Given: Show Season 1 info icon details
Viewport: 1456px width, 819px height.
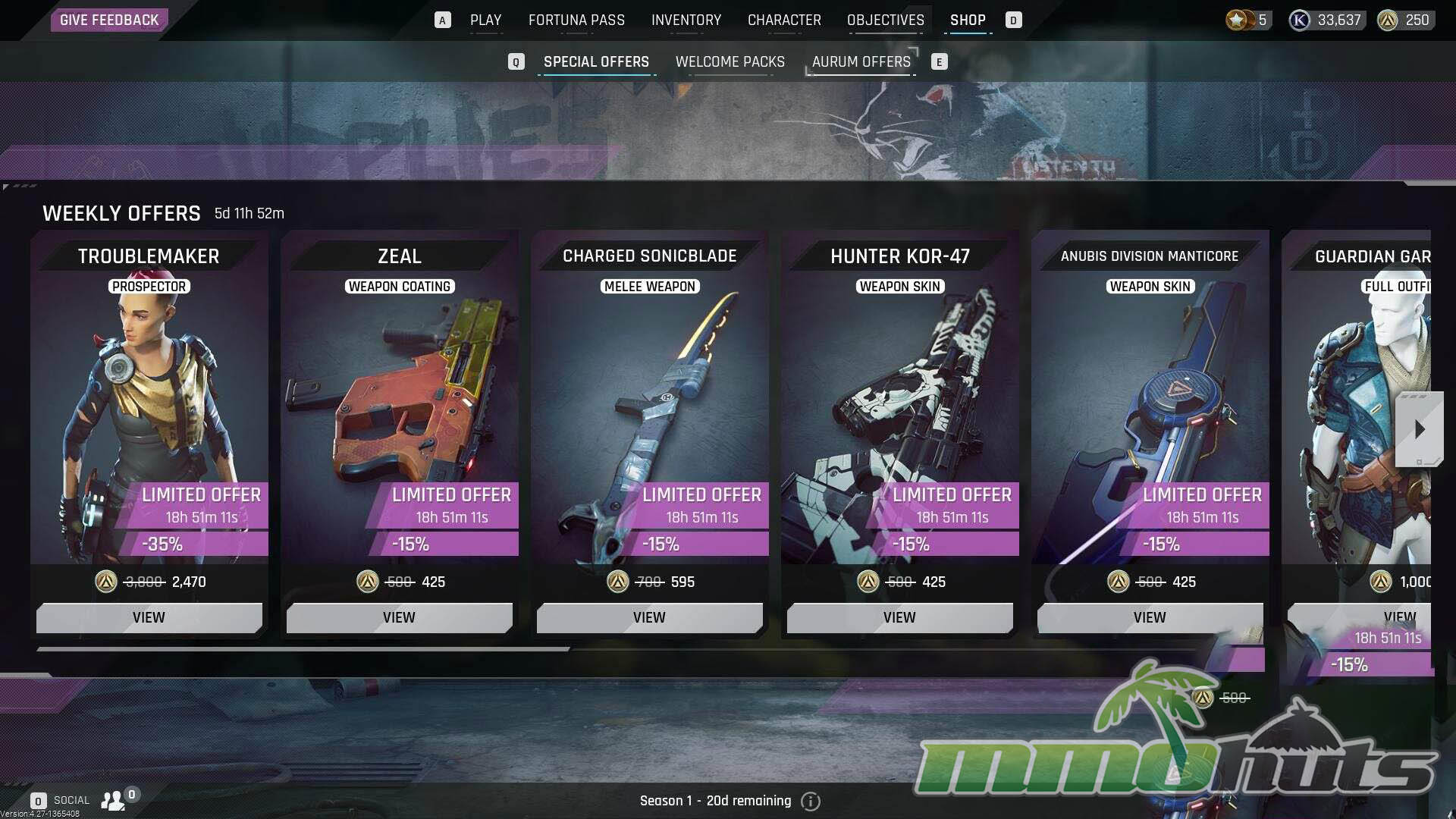Looking at the screenshot, I should pos(811,801).
